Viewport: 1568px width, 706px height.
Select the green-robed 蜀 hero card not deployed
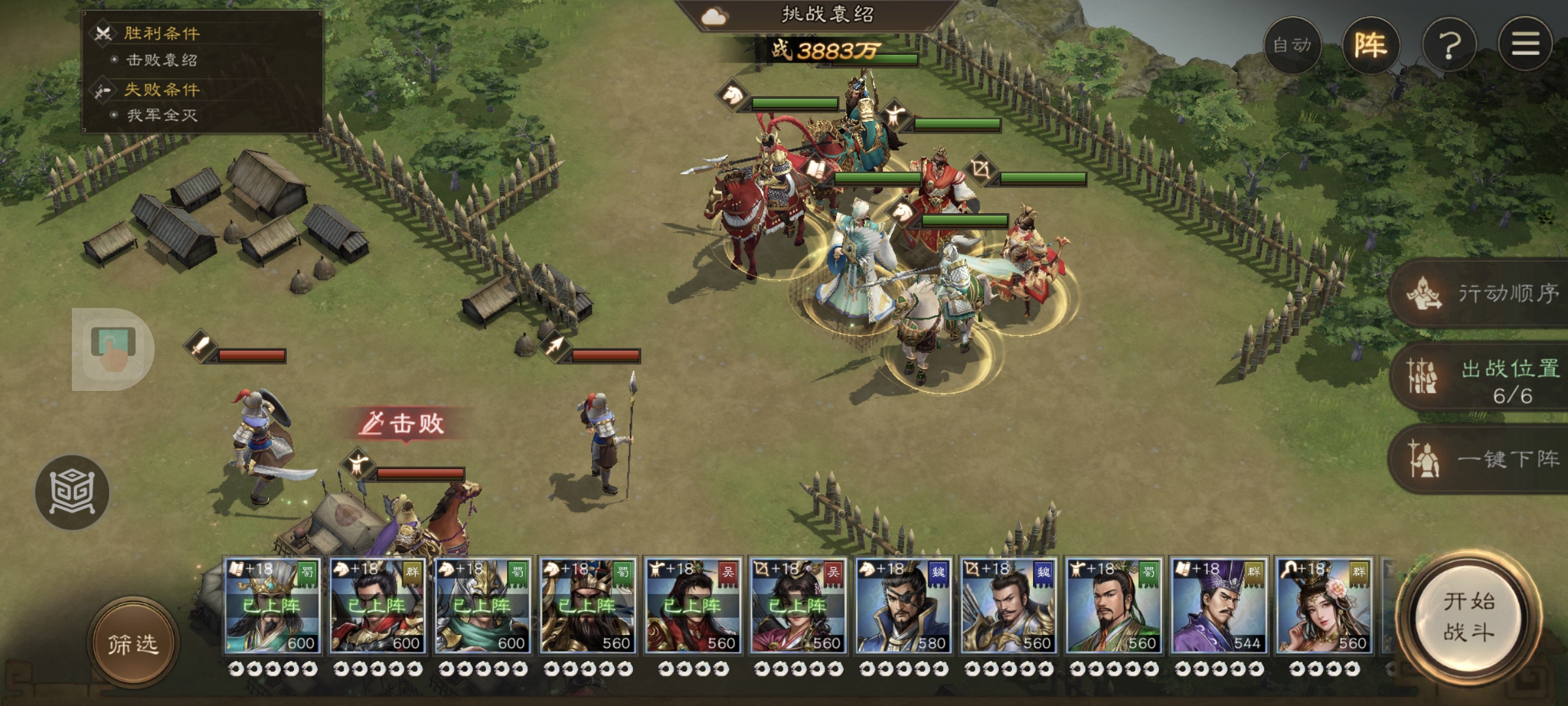[1113, 606]
